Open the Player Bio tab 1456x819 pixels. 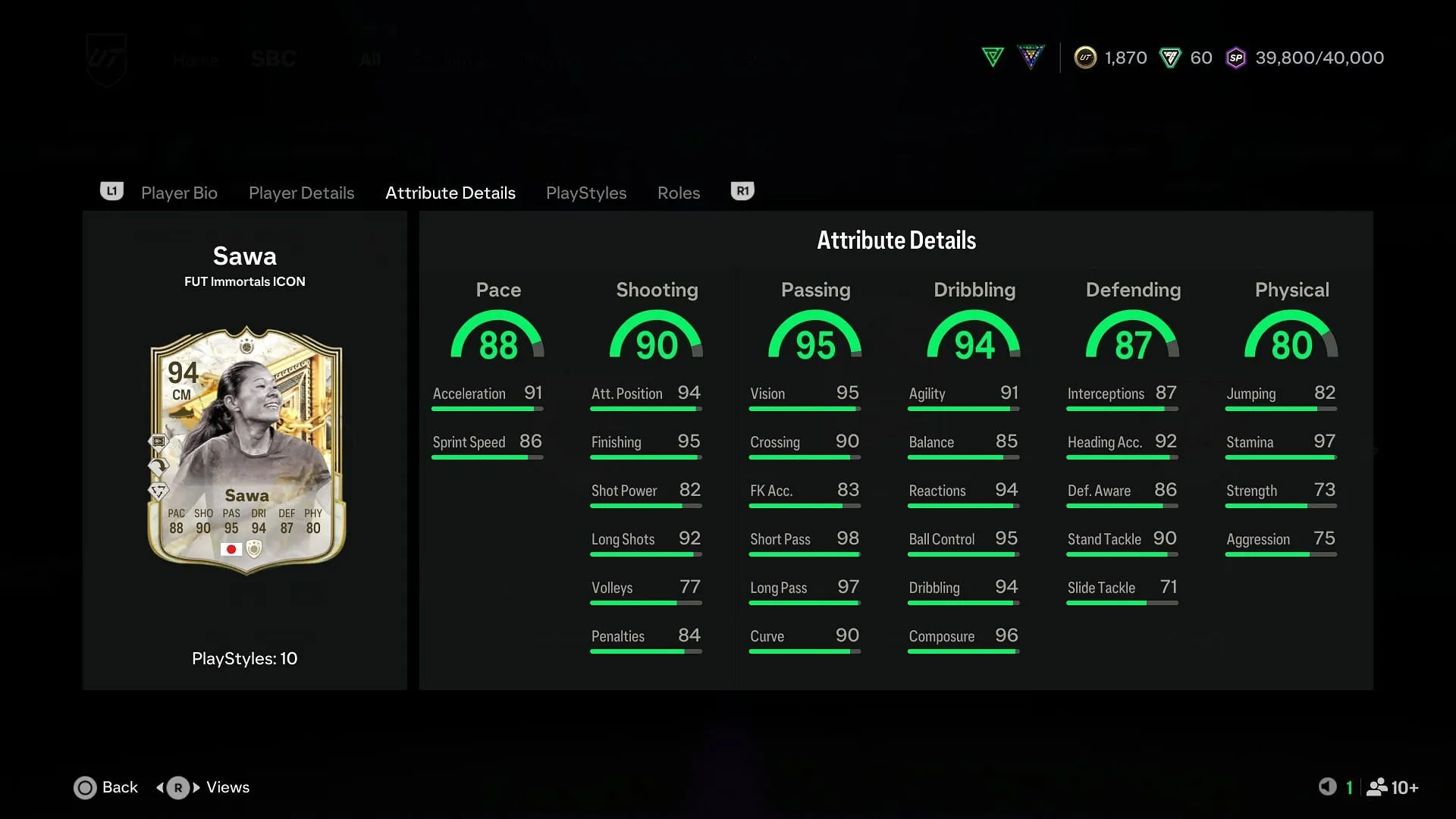tap(179, 193)
